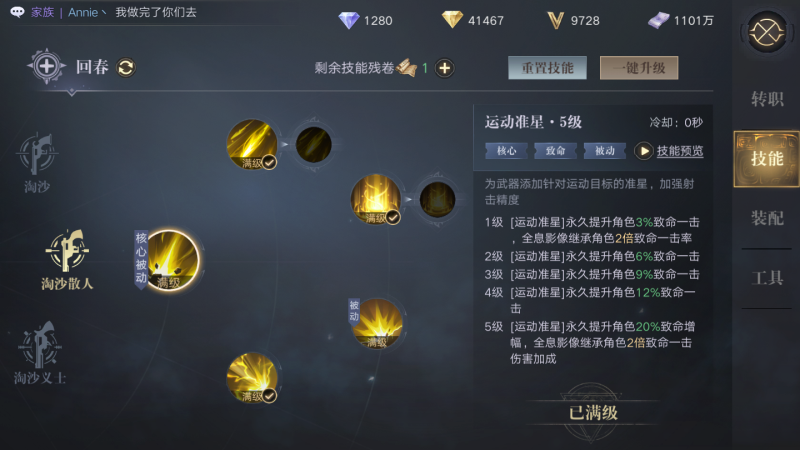Select the 淘沙 class branch
Image resolution: width=800 pixels, height=450 pixels.
coord(38,162)
